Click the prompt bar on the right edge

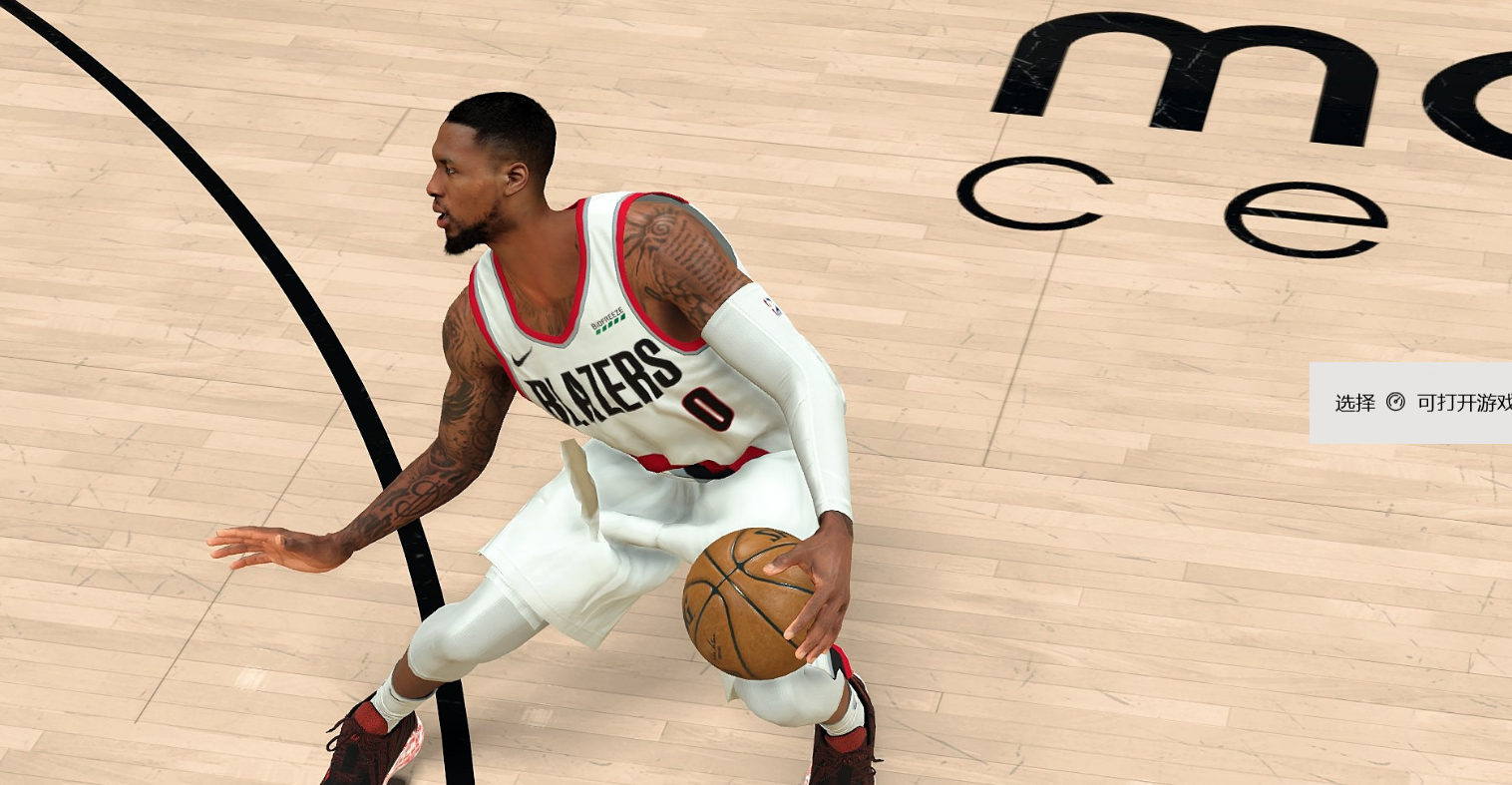pos(1416,403)
